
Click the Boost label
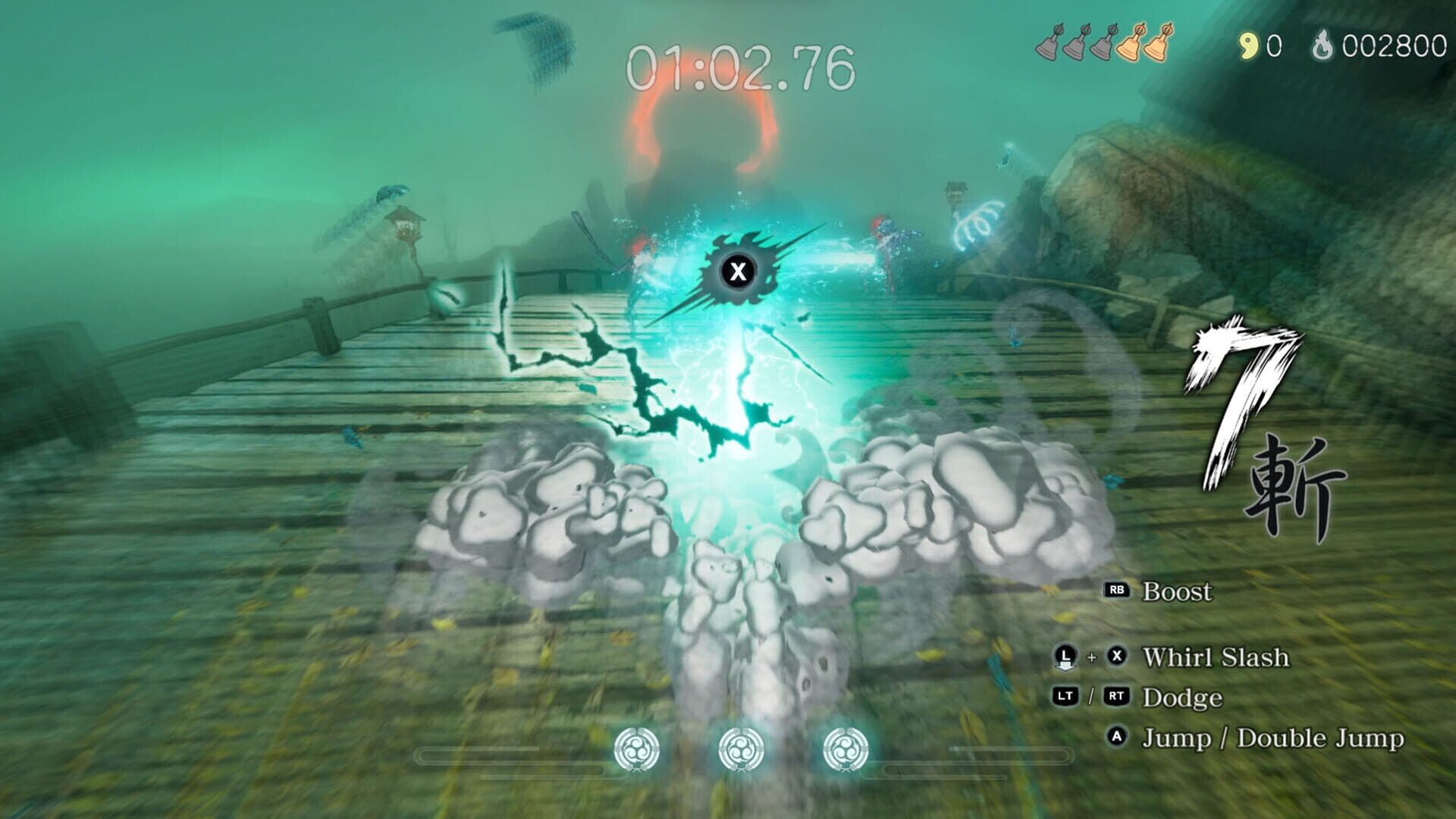[1178, 591]
